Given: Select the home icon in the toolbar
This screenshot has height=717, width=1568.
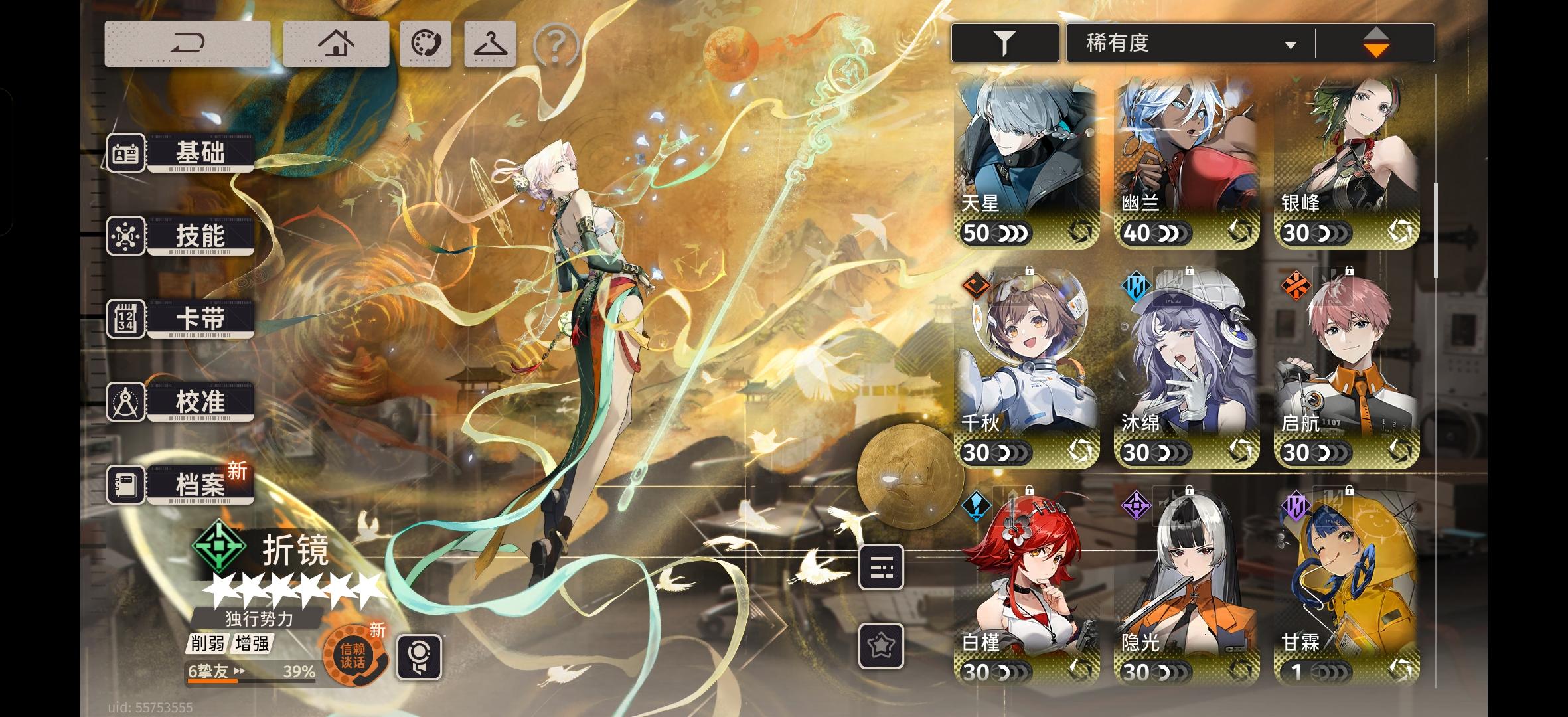Looking at the screenshot, I should pyautogui.click(x=336, y=42).
